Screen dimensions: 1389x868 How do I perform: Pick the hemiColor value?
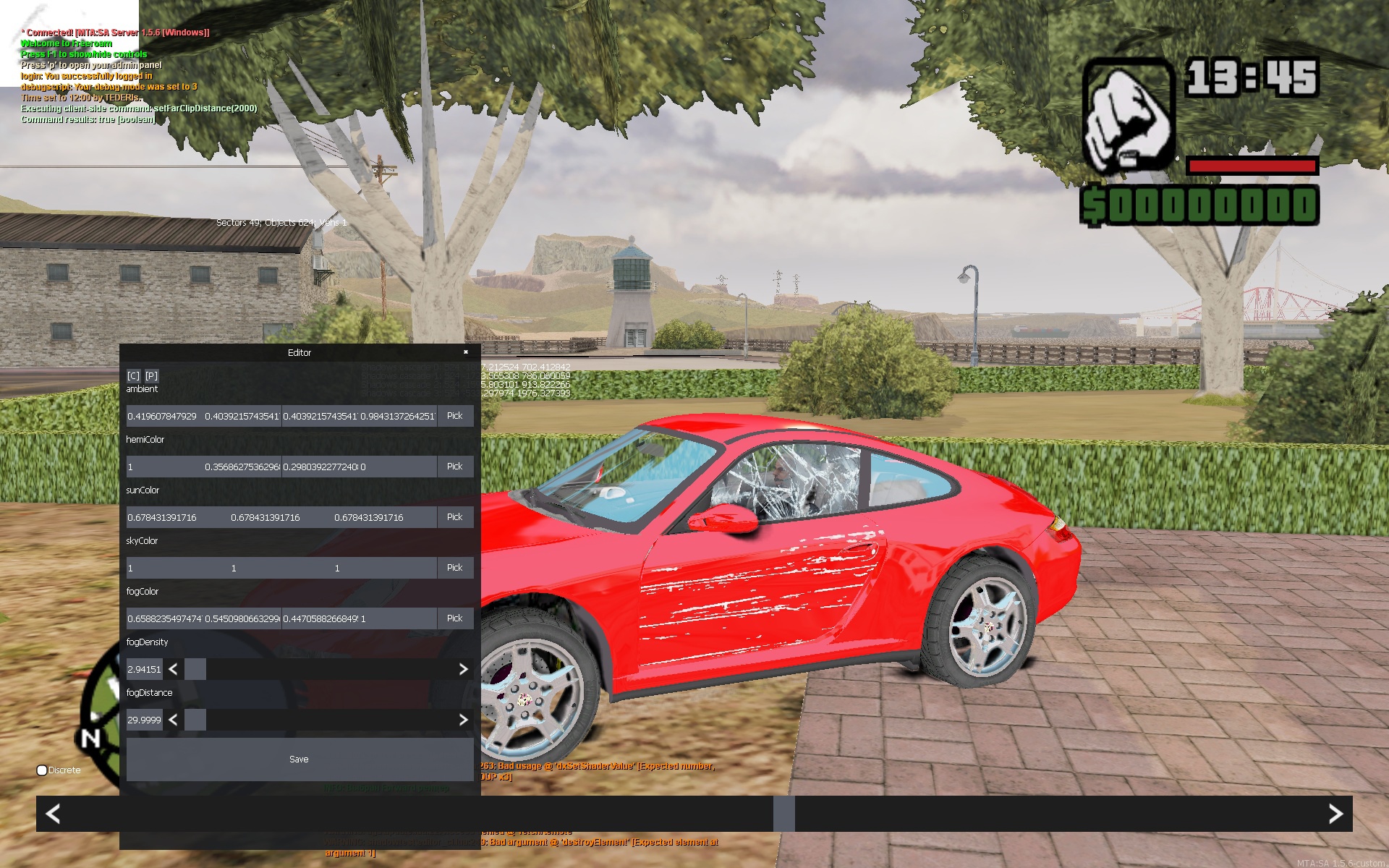point(454,467)
